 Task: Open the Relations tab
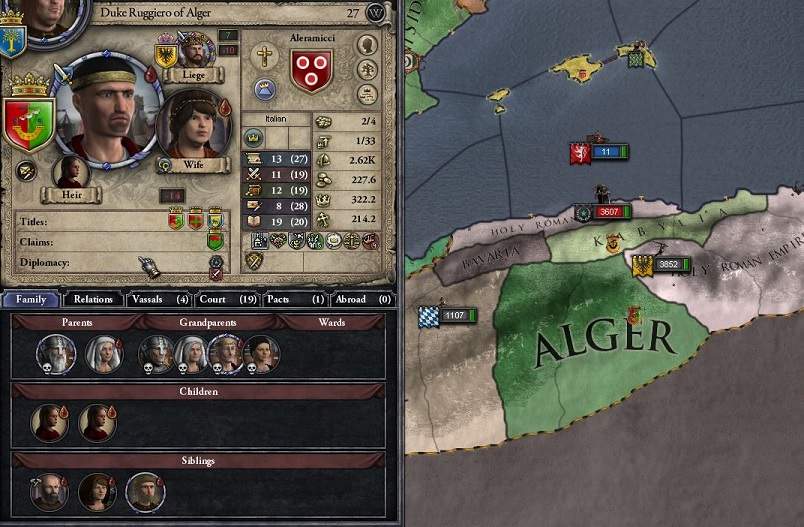[93, 299]
